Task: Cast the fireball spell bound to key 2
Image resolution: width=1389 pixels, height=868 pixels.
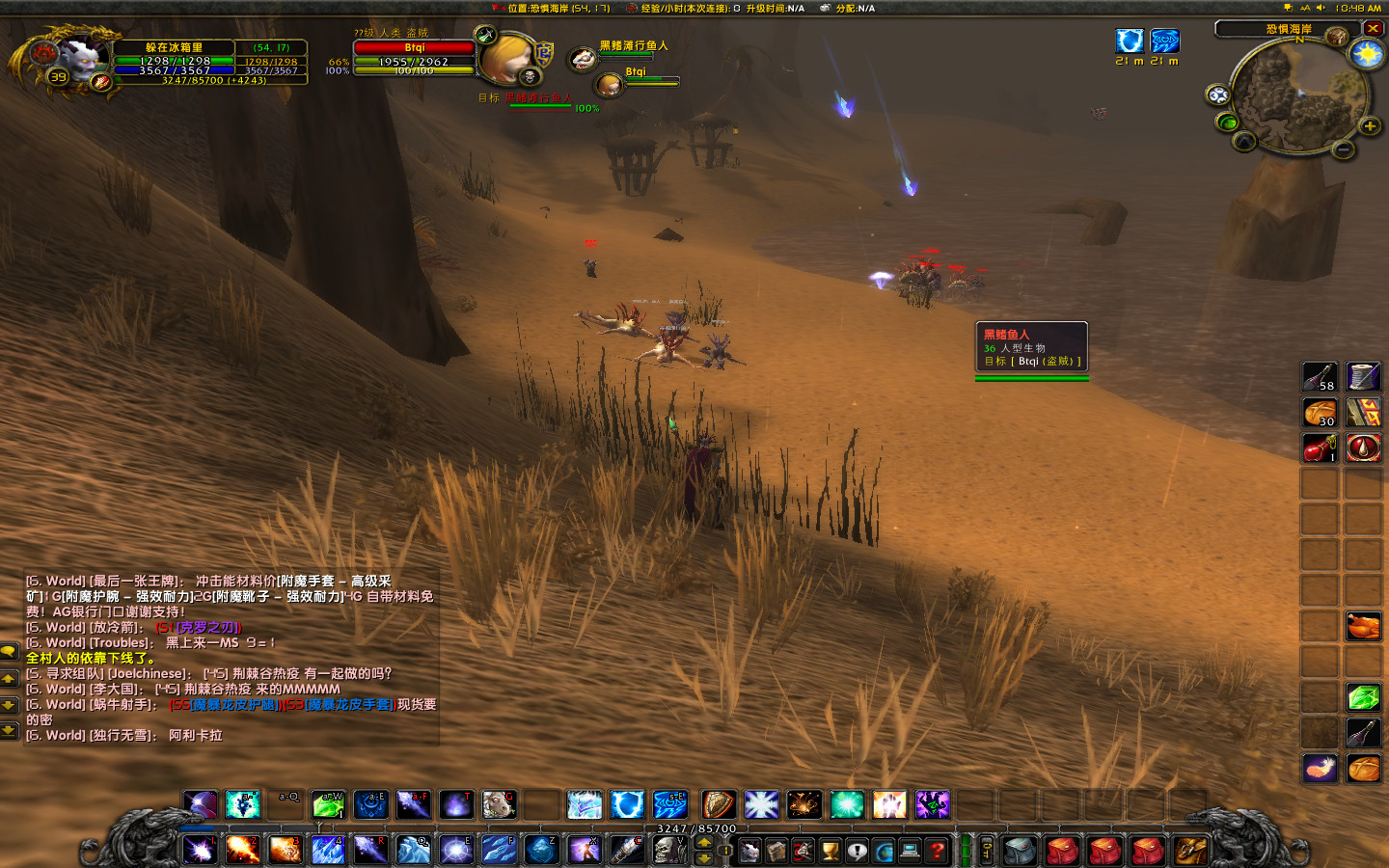Action: point(242,851)
